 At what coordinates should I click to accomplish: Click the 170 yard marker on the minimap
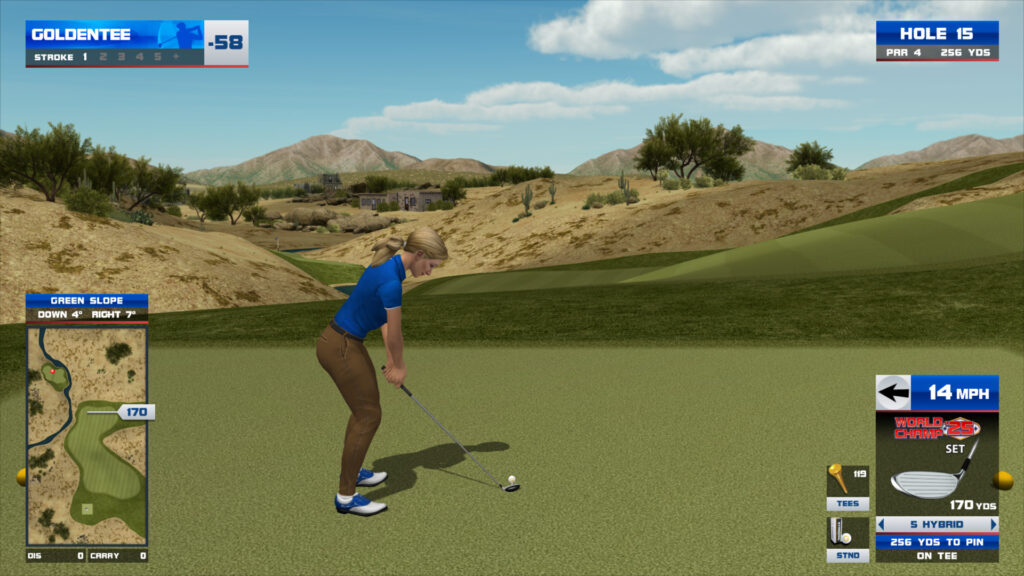(135, 411)
